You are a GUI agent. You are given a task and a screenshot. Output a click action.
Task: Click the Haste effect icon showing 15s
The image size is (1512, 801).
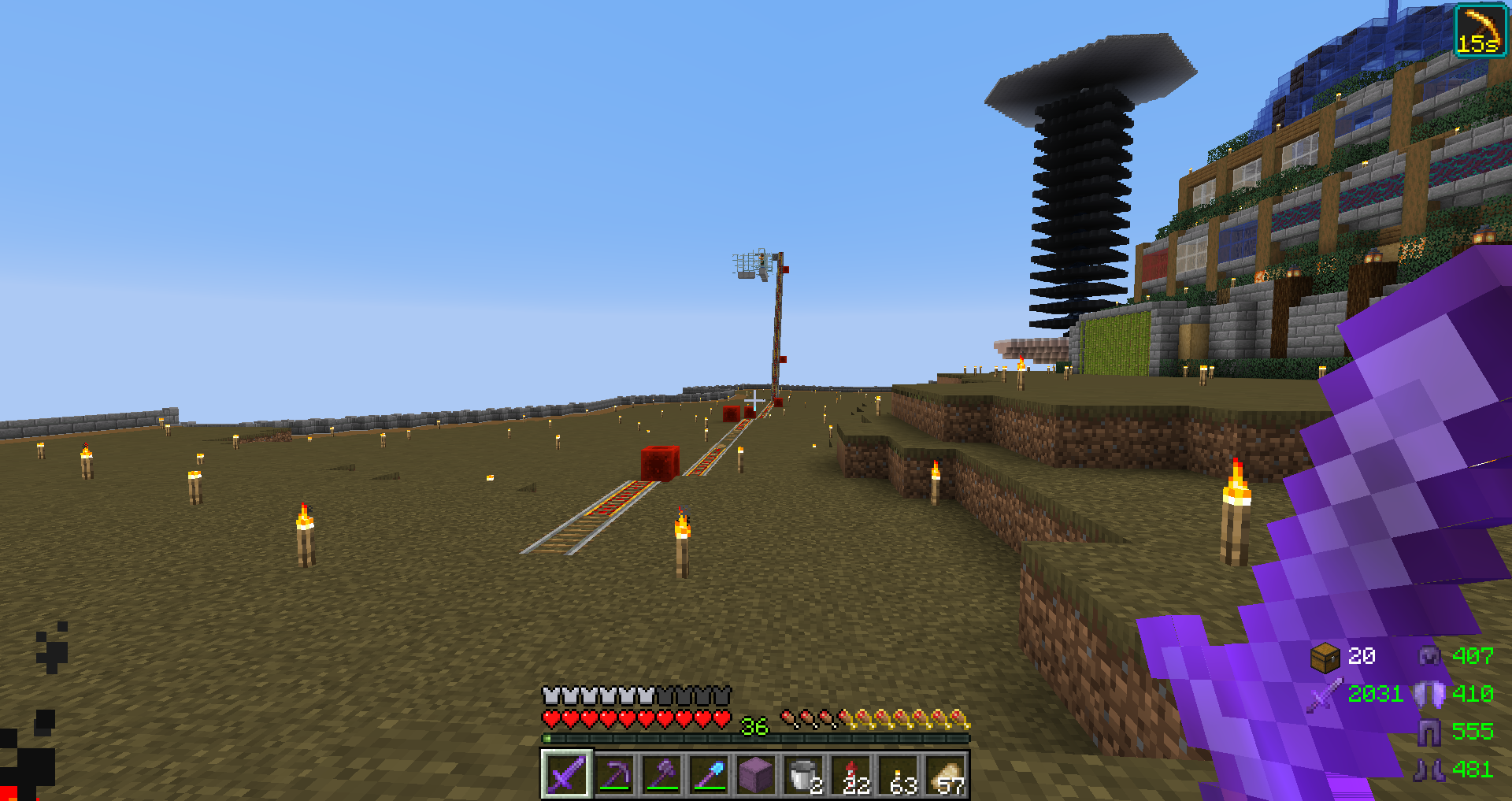pyautogui.click(x=1480, y=31)
